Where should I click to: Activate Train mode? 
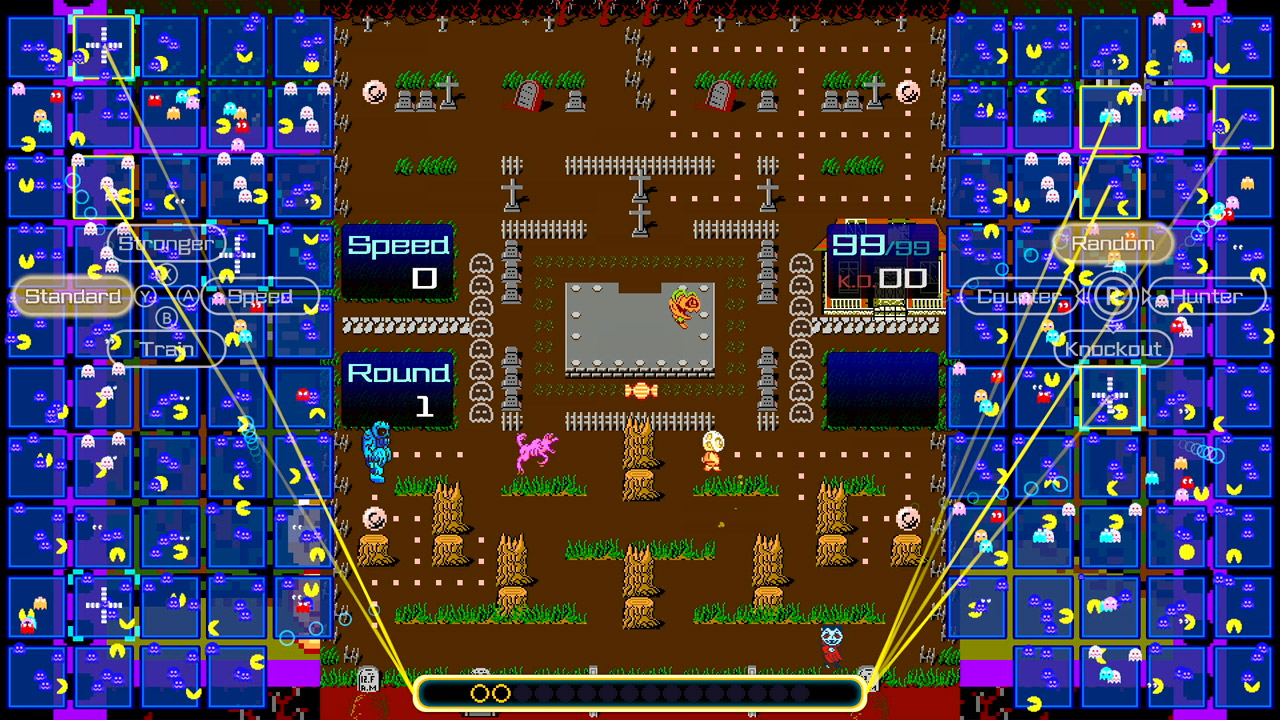point(166,349)
